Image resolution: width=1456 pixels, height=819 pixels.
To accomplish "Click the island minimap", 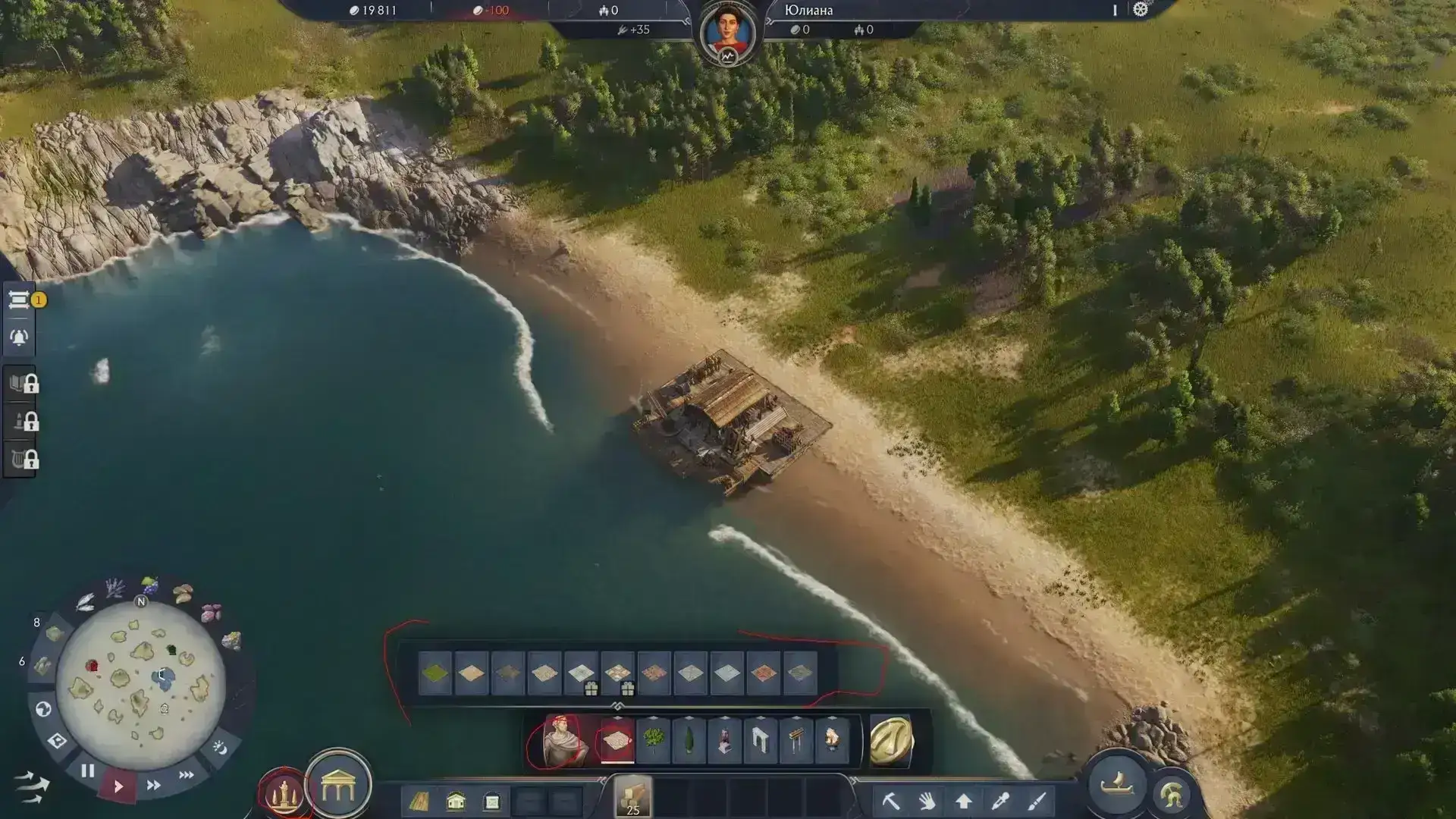I will pos(141,684).
